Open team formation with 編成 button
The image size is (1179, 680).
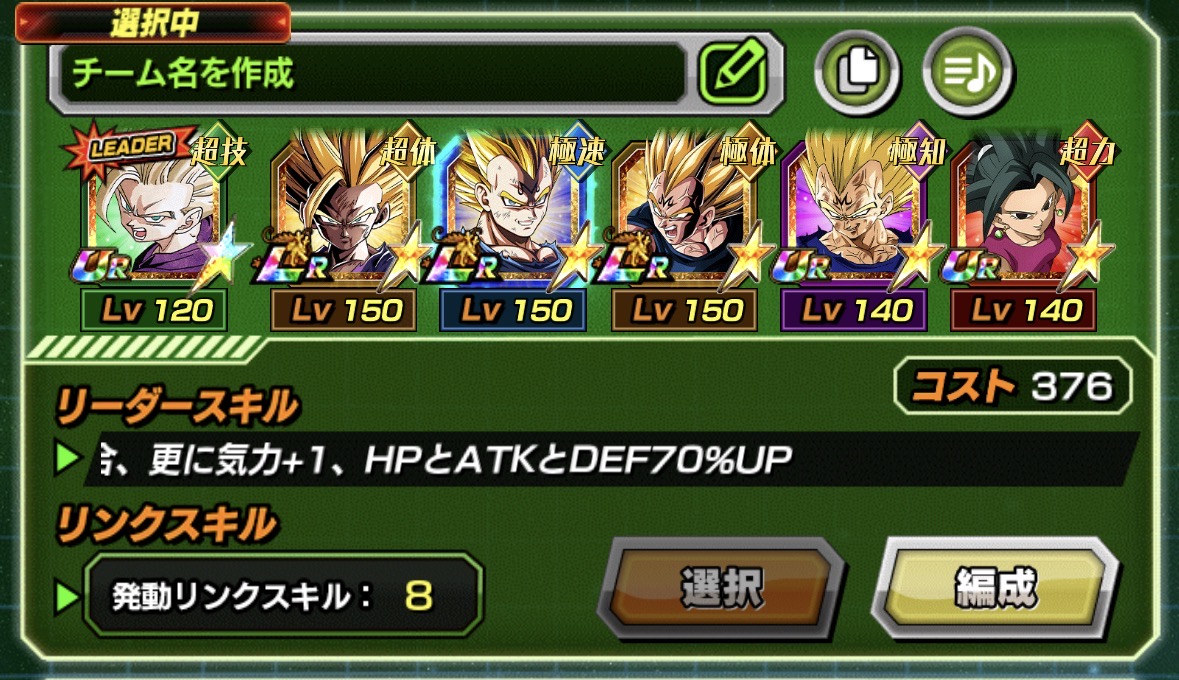[x=995, y=587]
